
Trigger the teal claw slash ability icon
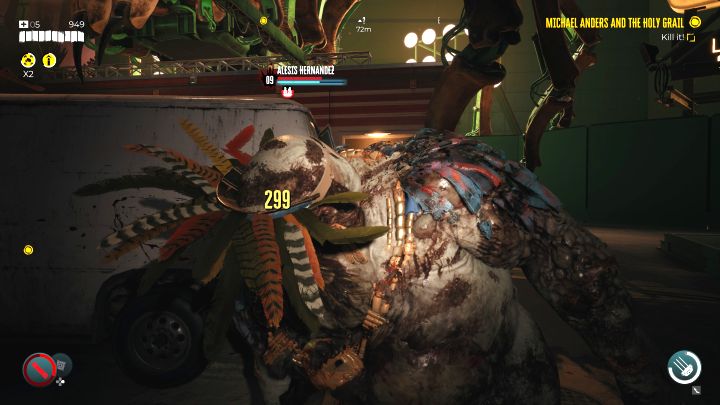[684, 367]
